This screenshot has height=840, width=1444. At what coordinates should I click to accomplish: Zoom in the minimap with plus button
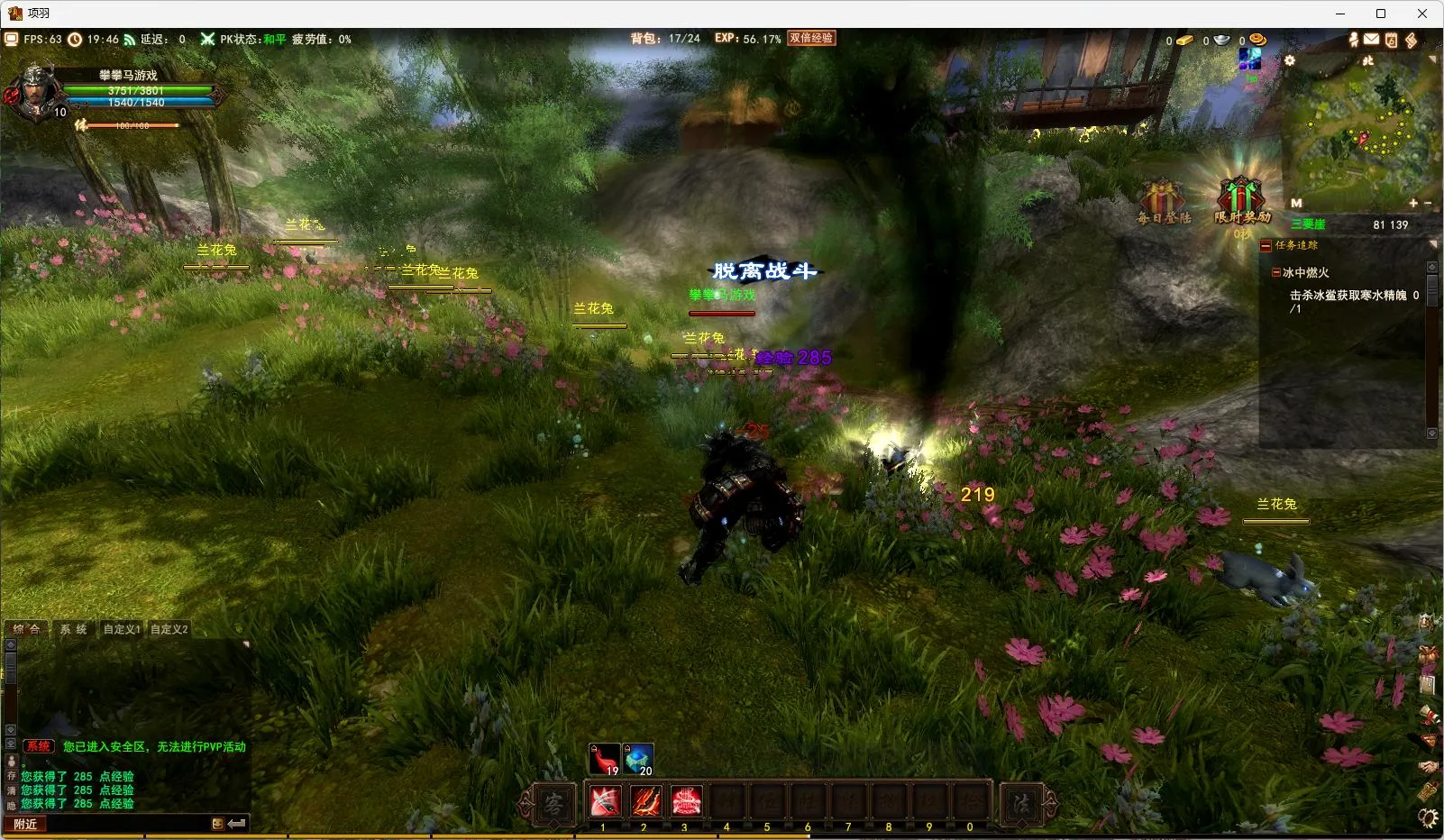[1413, 203]
